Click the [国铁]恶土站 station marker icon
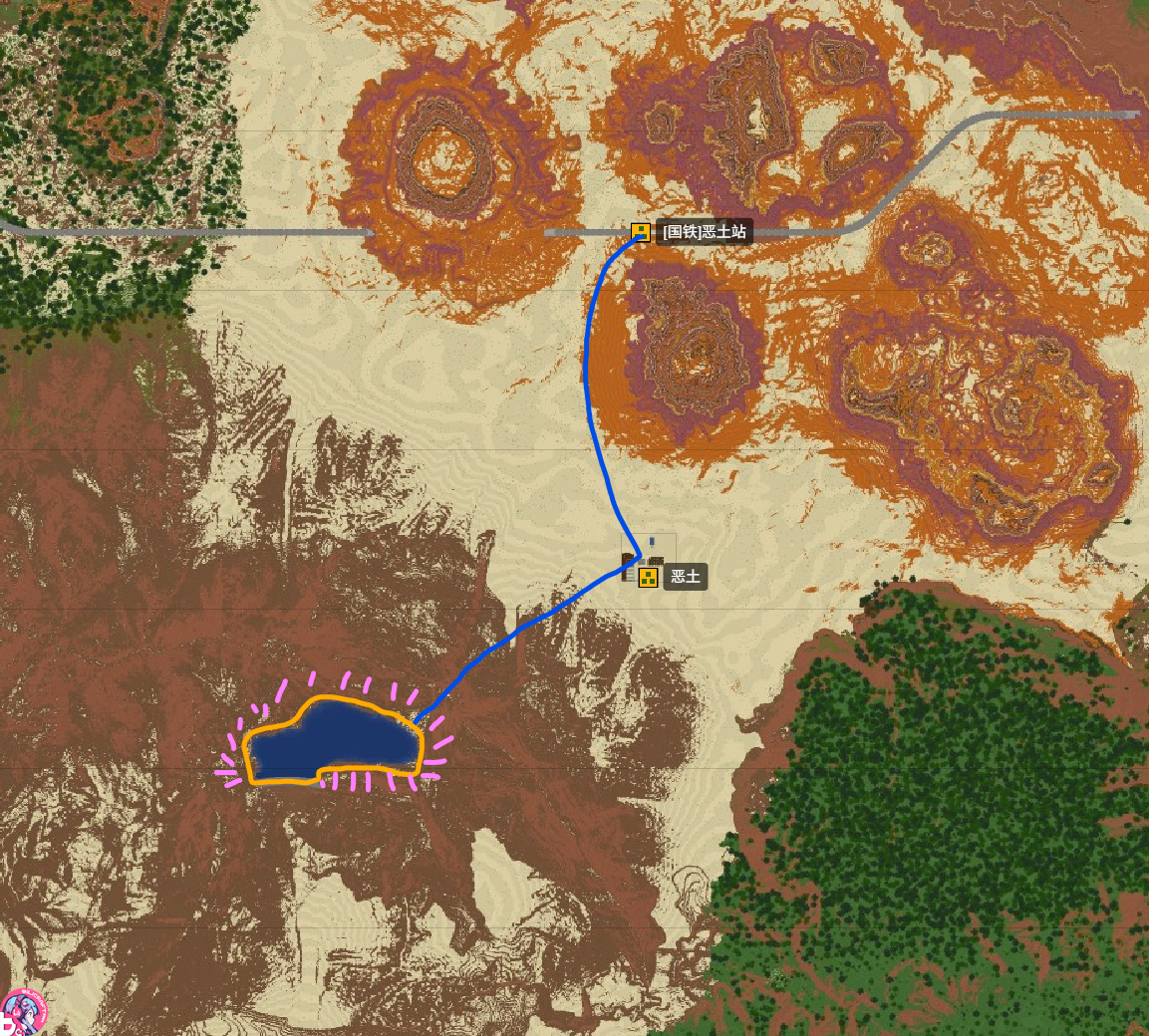The height and width of the screenshot is (1036, 1149). tap(641, 232)
